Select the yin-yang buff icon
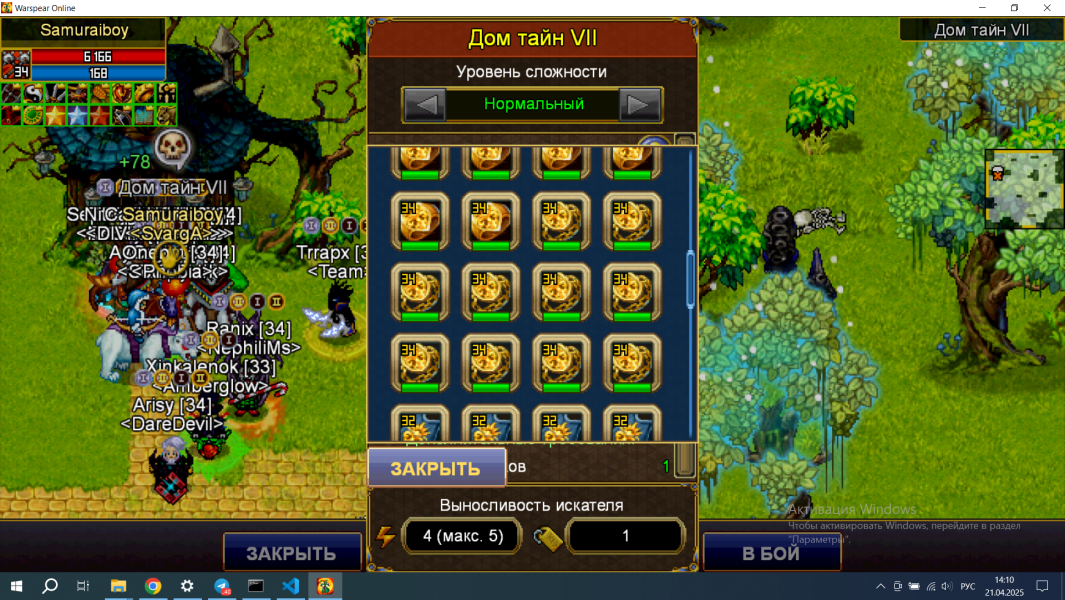This screenshot has width=1065, height=600. (33, 94)
